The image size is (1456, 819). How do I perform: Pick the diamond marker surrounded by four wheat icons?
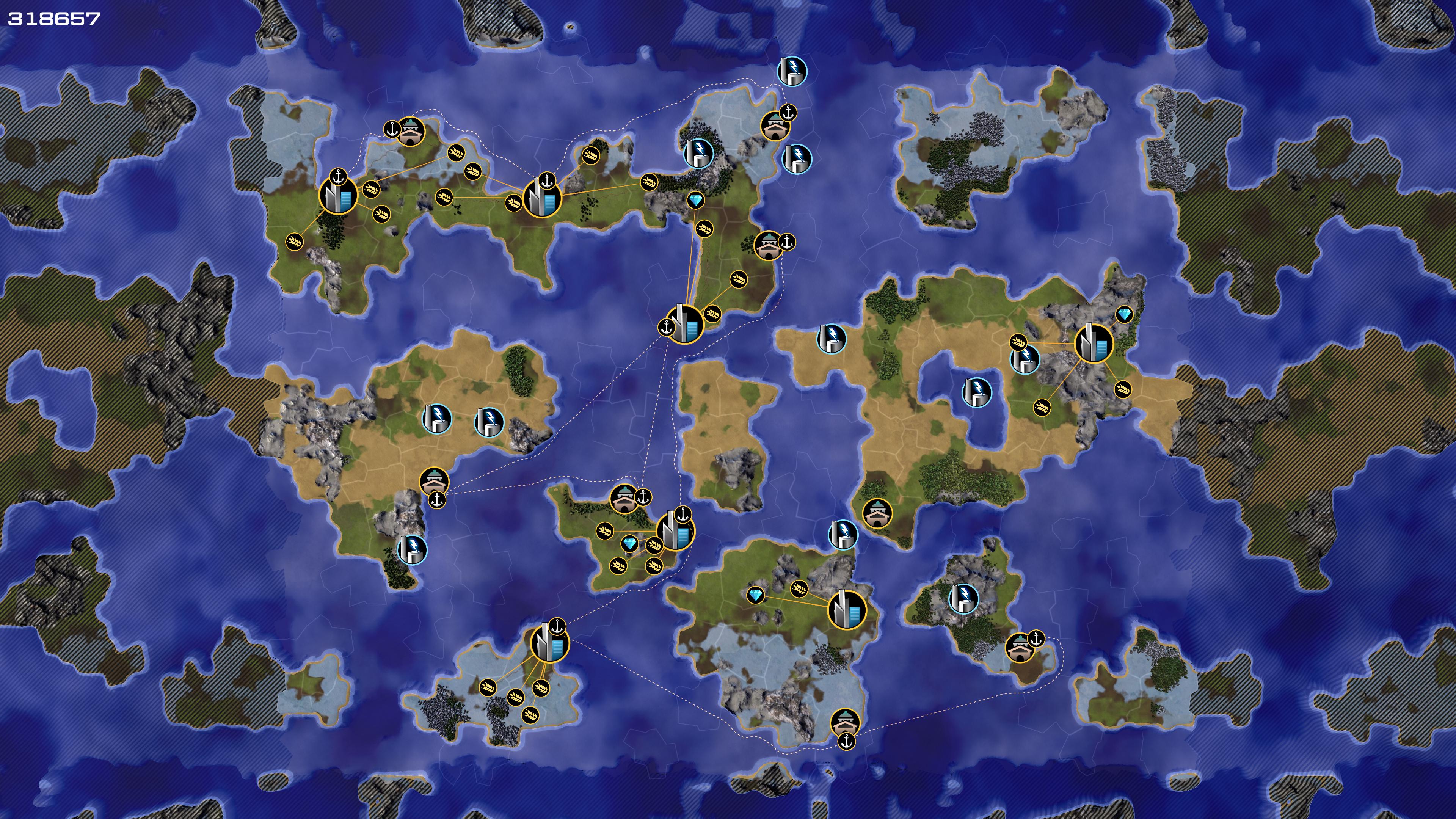point(630,544)
